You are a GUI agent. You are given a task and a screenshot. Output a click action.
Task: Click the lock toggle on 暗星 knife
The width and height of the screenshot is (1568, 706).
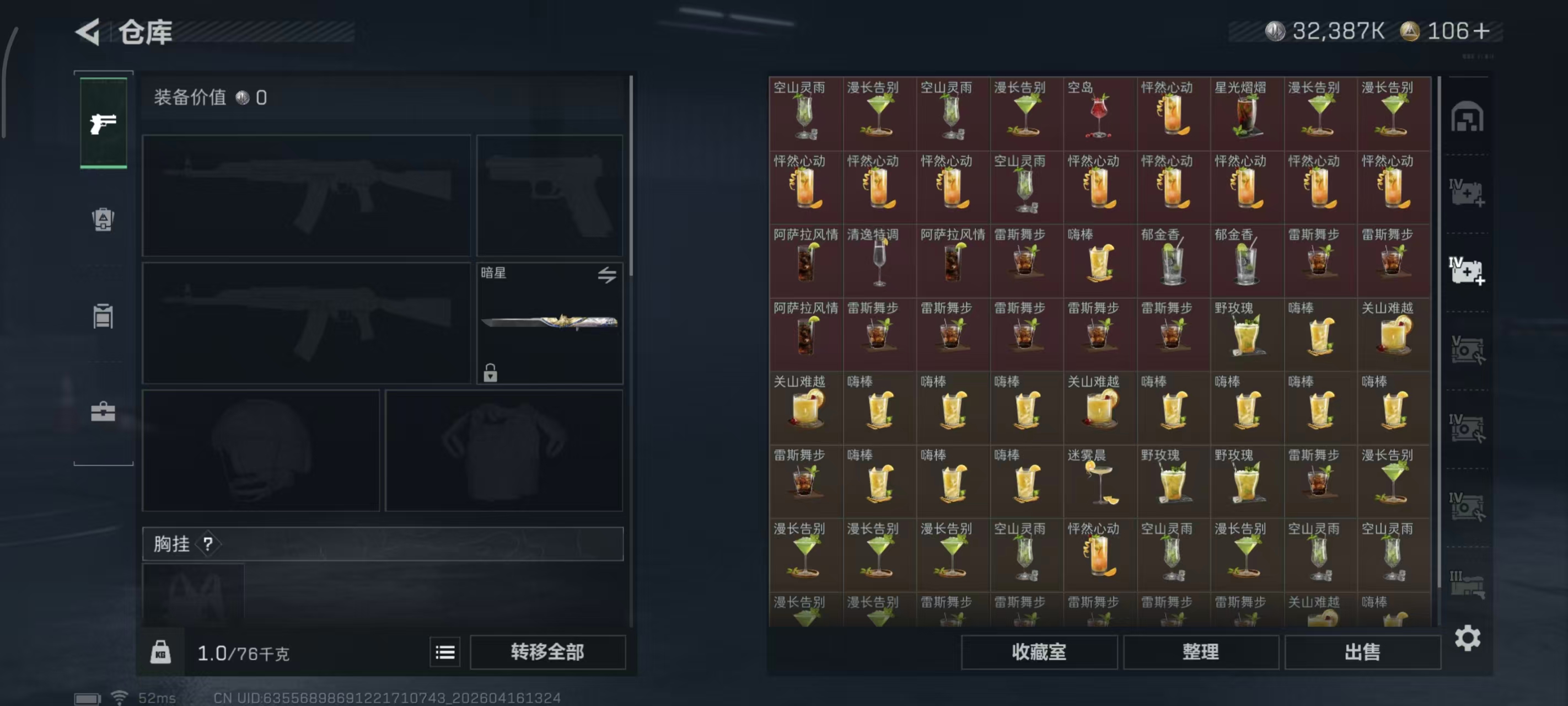[x=491, y=373]
